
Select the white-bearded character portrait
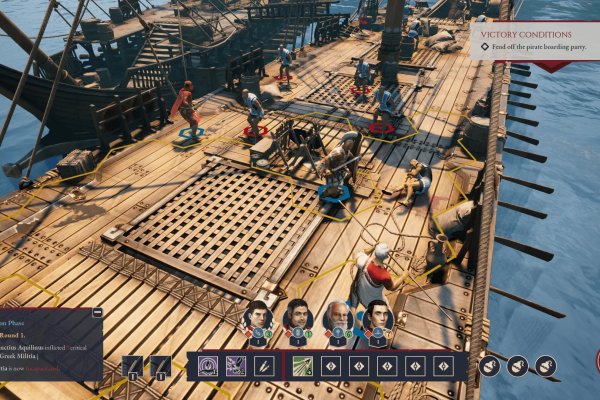[x=338, y=317]
